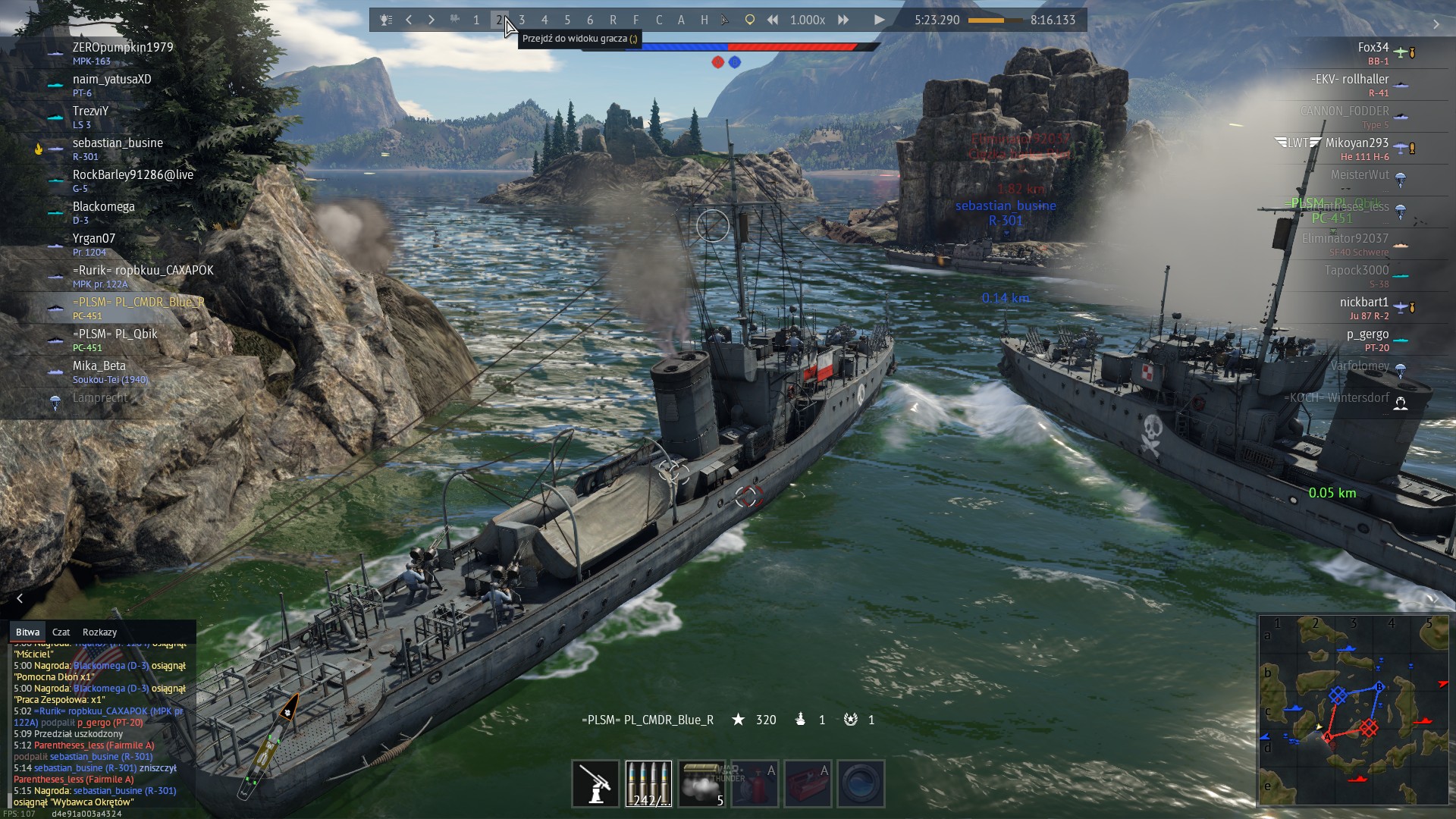
Task: Click the tactical minimap
Action: pyautogui.click(x=1354, y=710)
